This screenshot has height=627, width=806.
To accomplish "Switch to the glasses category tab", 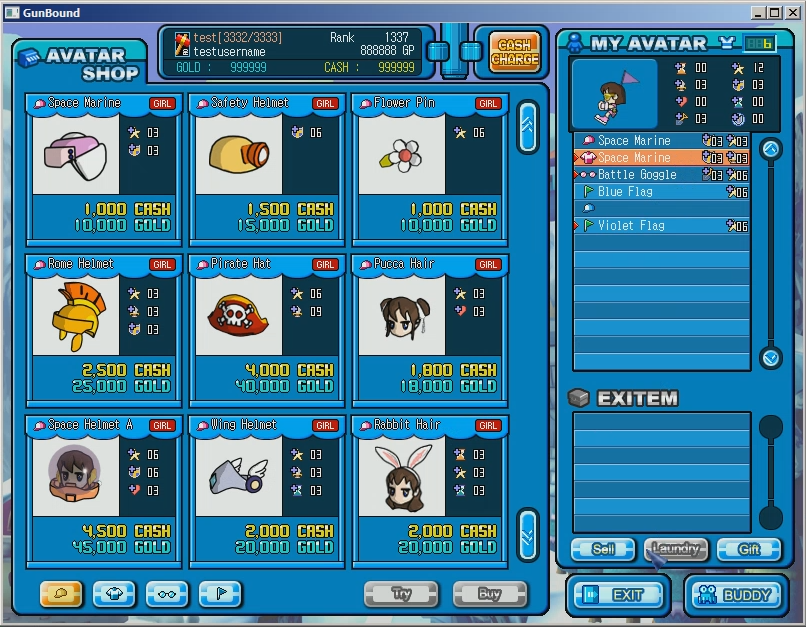I will tap(167, 594).
